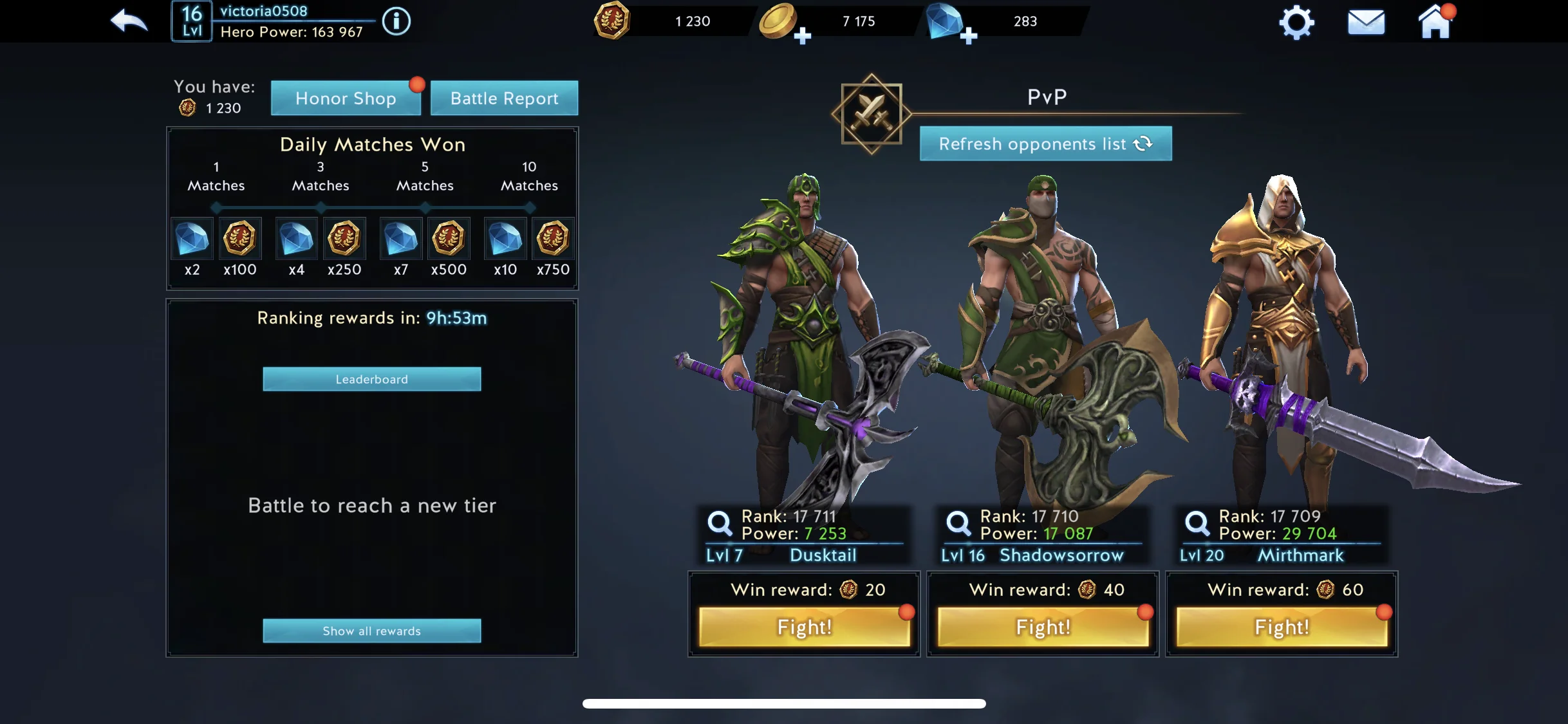Fight Shadowsorrow for 40 honor
This screenshot has height=724, width=1568.
pos(1043,627)
